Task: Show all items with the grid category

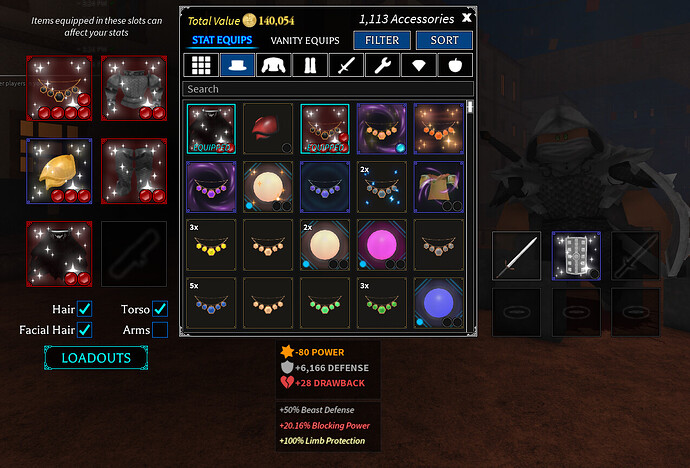Action: coord(203,65)
